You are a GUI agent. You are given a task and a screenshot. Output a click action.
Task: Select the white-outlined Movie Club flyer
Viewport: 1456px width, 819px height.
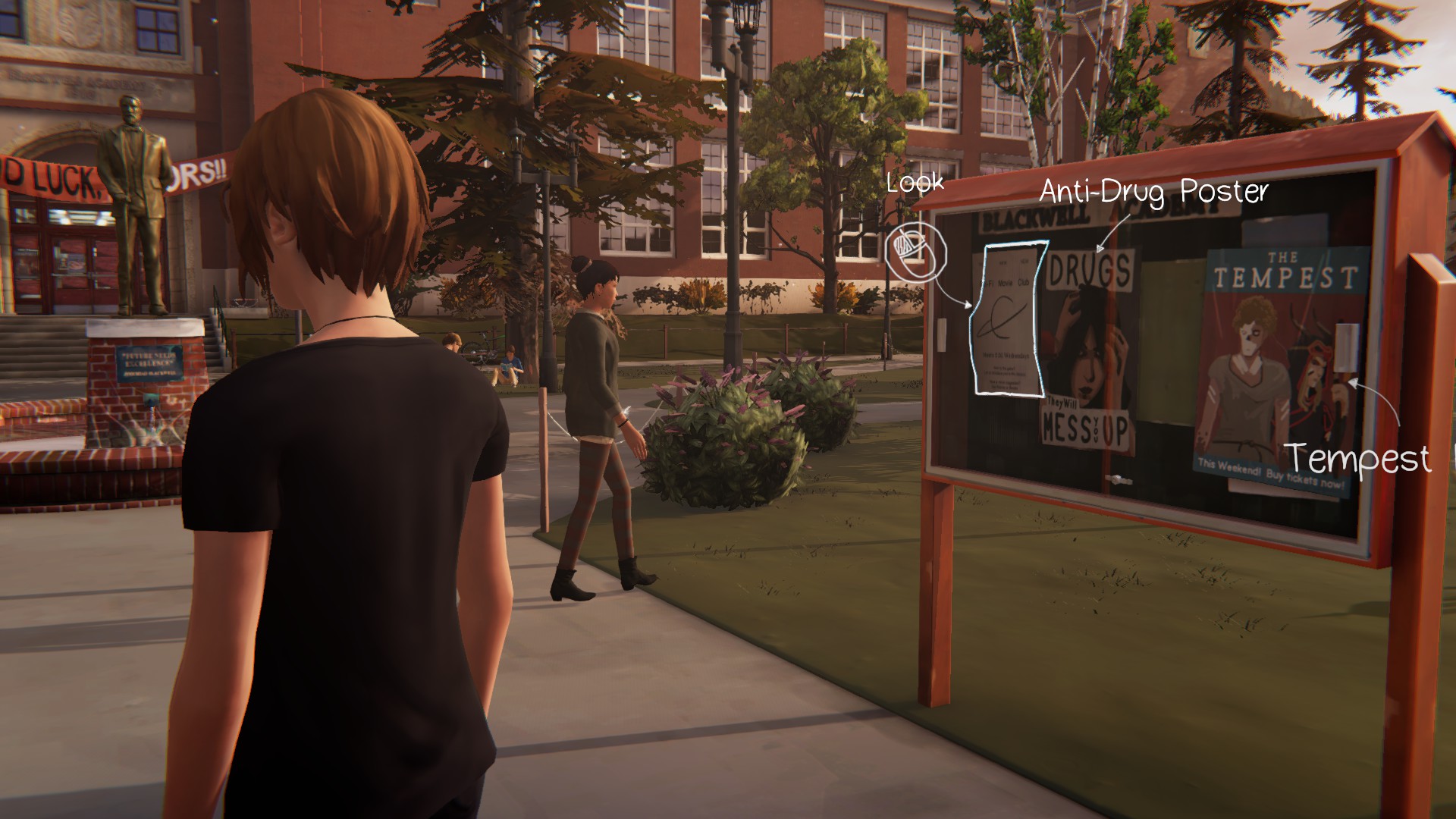pos(1007,318)
